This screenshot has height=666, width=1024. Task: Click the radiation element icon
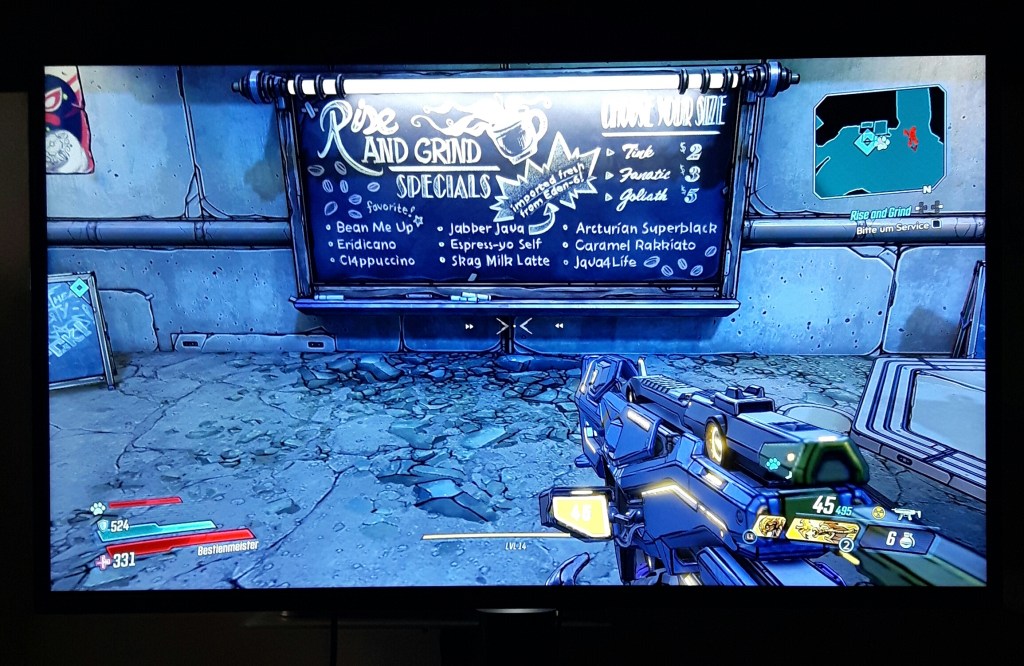[x=879, y=512]
